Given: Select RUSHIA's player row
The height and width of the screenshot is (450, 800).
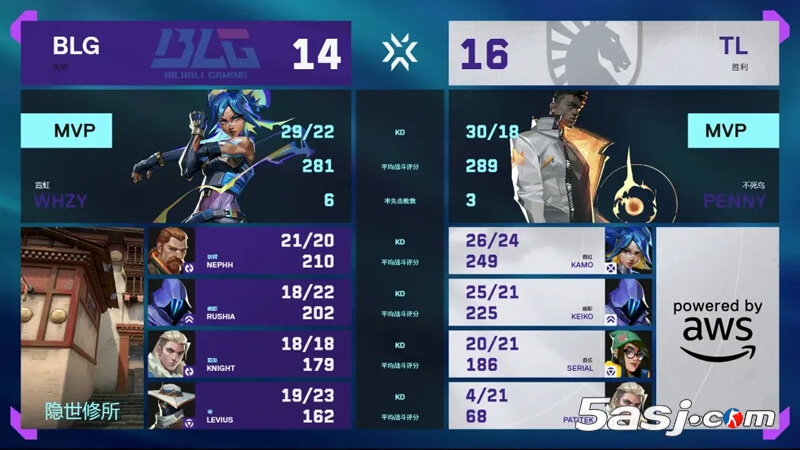Looking at the screenshot, I should tap(250, 303).
